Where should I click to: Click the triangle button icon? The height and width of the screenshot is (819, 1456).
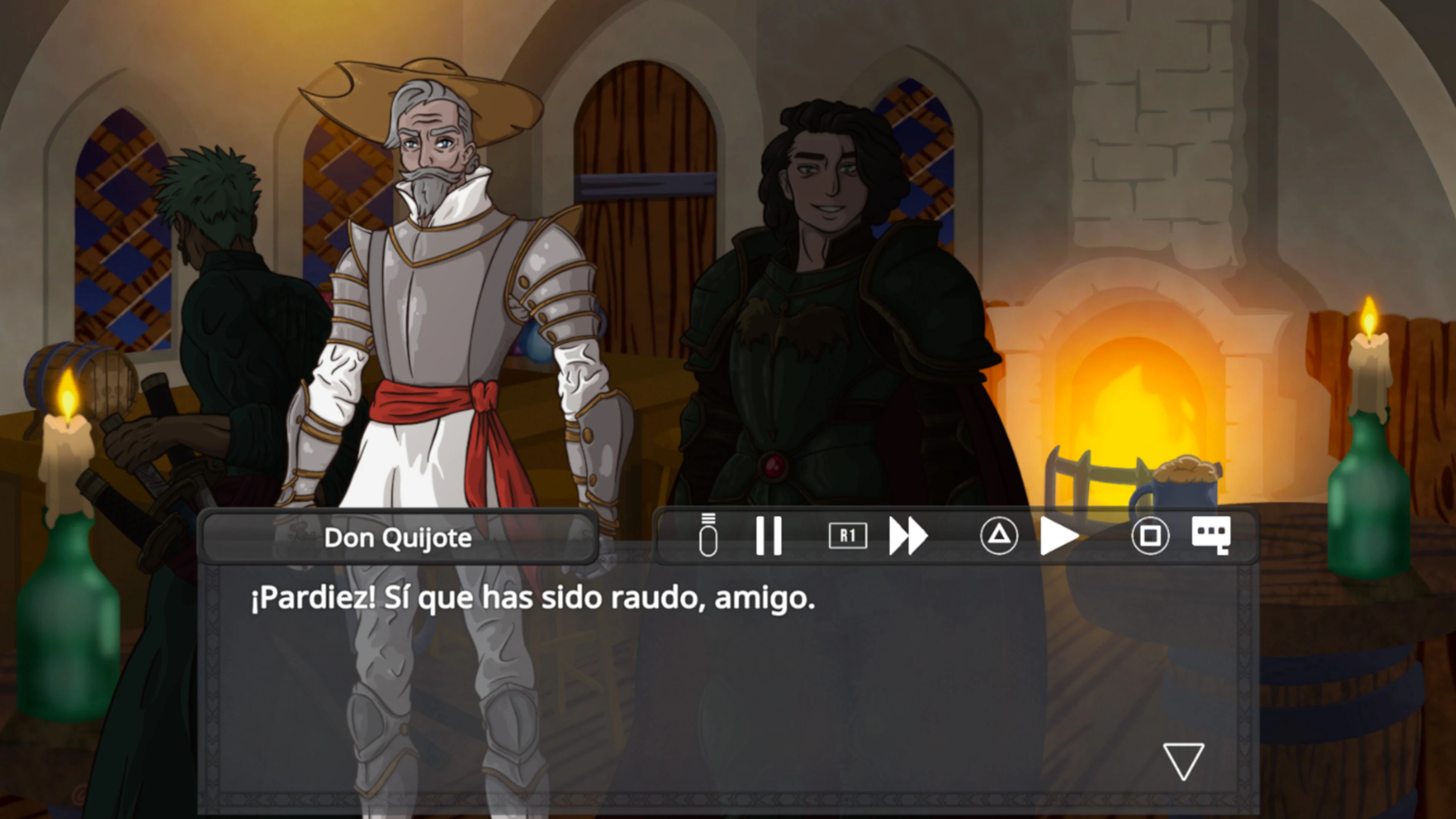tap(998, 536)
